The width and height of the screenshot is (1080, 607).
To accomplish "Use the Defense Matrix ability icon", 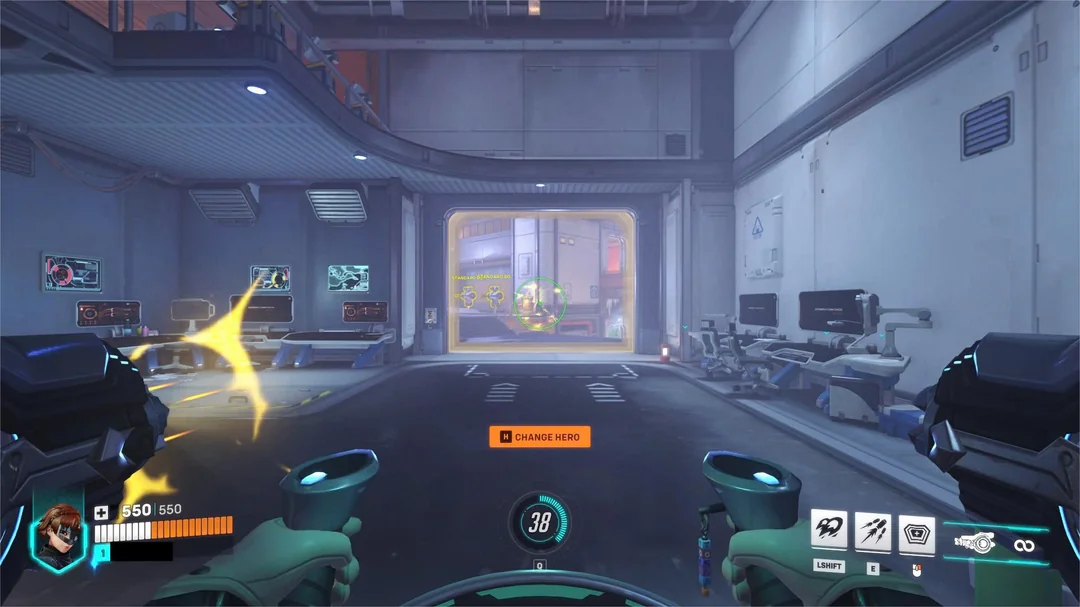I will click(x=917, y=531).
